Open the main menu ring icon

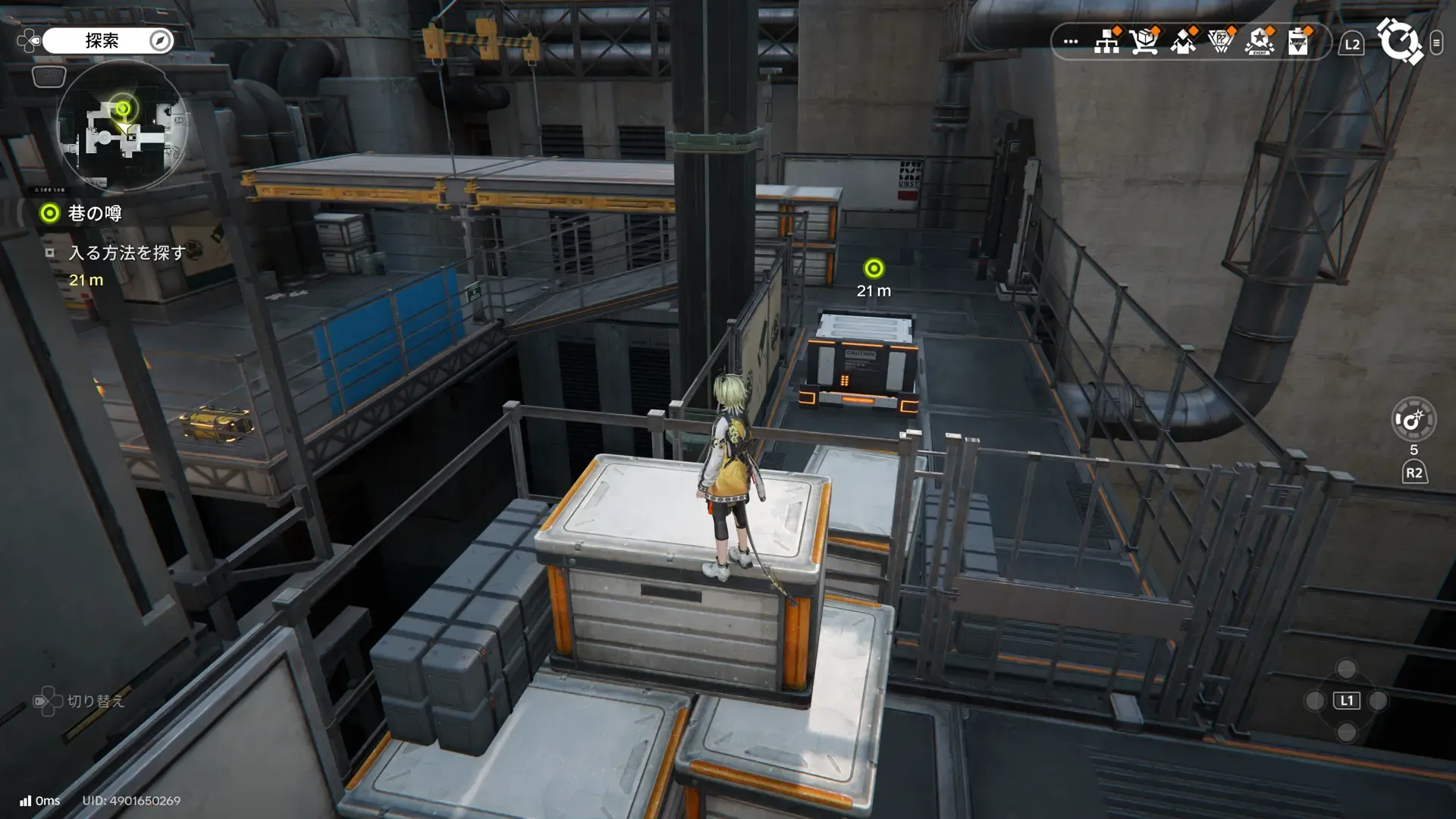click(1399, 41)
